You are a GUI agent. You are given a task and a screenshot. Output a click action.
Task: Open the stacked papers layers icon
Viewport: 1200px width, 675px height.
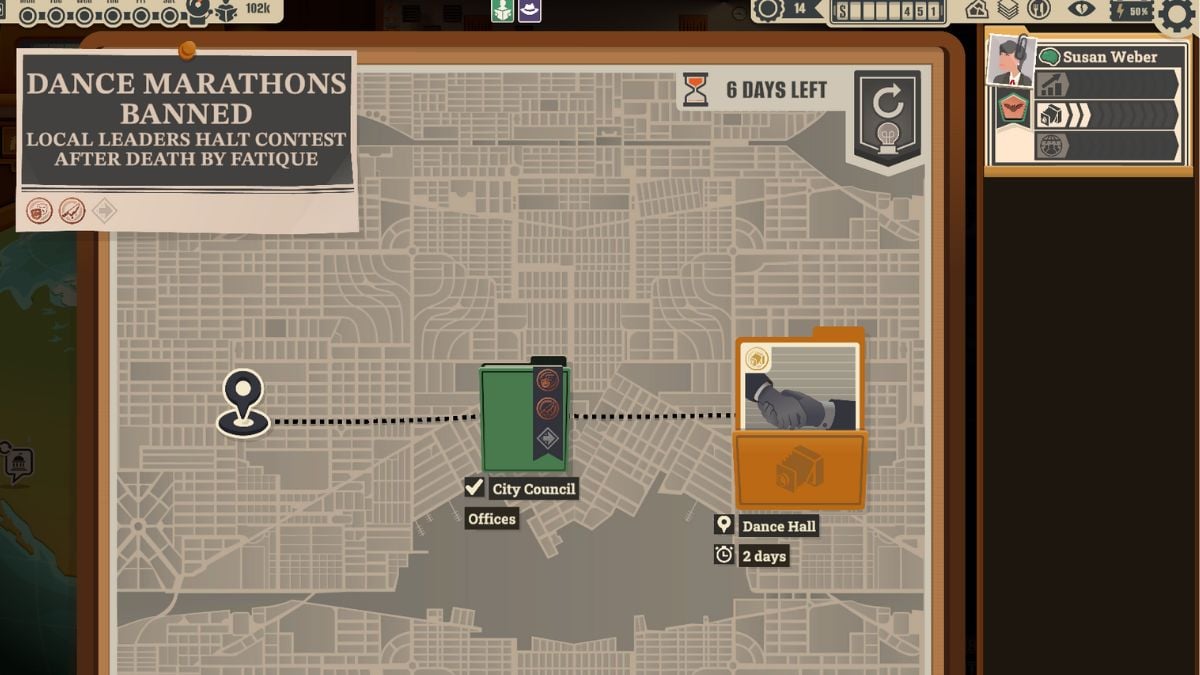1008,10
